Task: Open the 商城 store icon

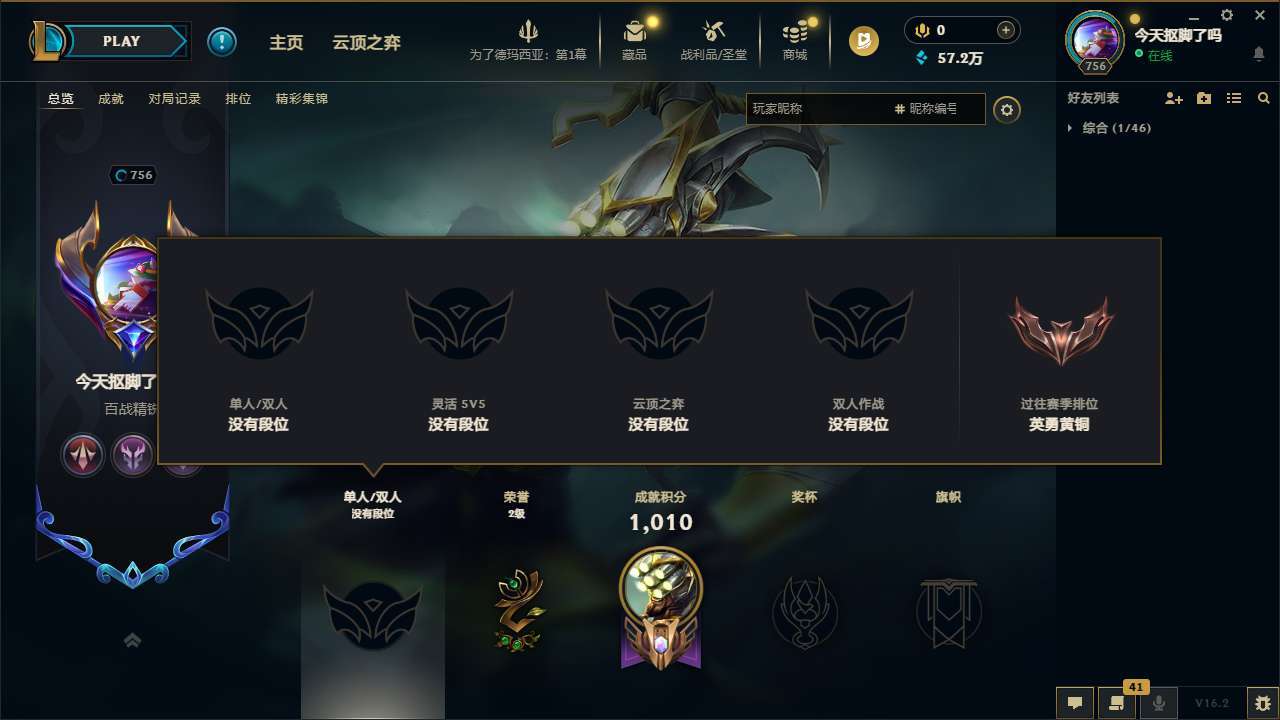Action: (x=795, y=32)
